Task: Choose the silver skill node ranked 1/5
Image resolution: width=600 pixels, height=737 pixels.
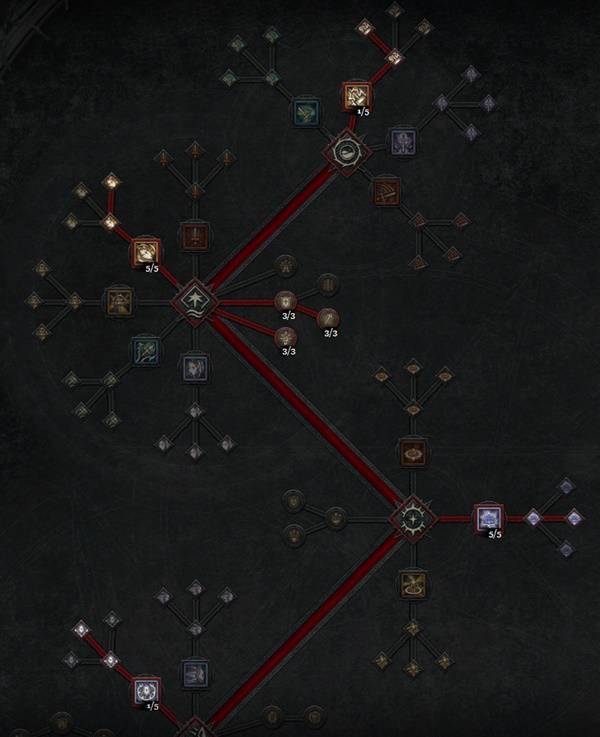Action: [146, 690]
